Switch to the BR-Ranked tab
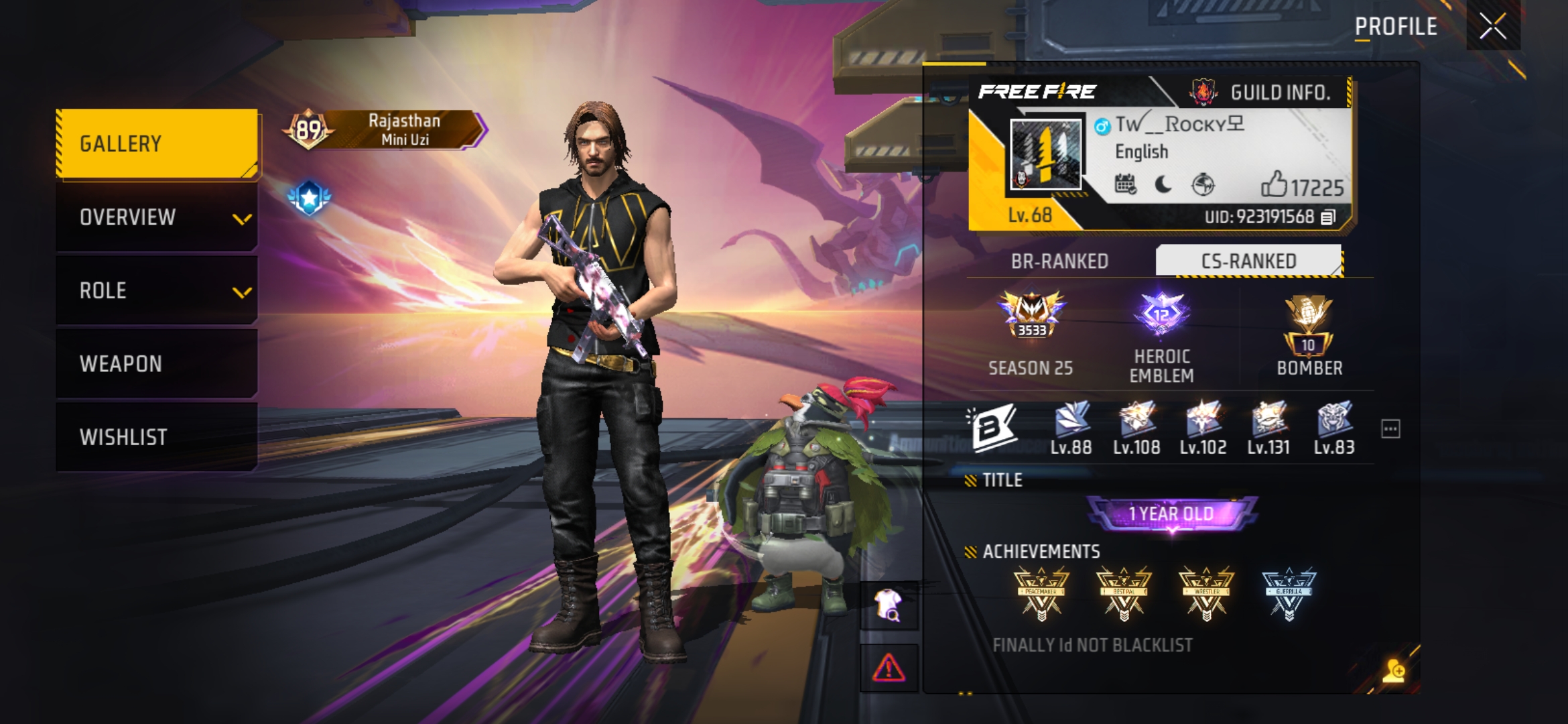The image size is (1568, 724). point(1059,261)
